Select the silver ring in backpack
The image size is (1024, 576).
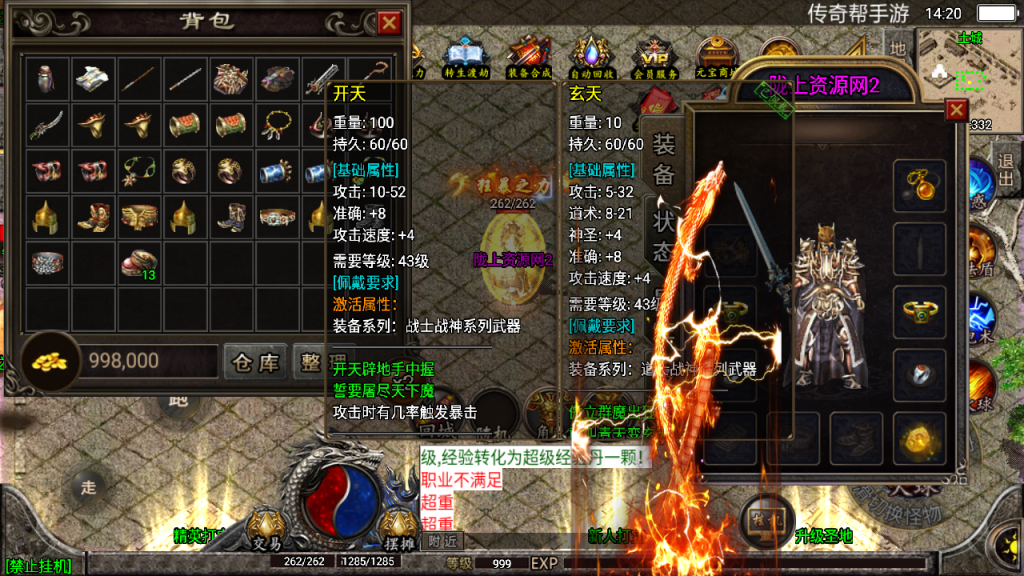[x=47, y=263]
